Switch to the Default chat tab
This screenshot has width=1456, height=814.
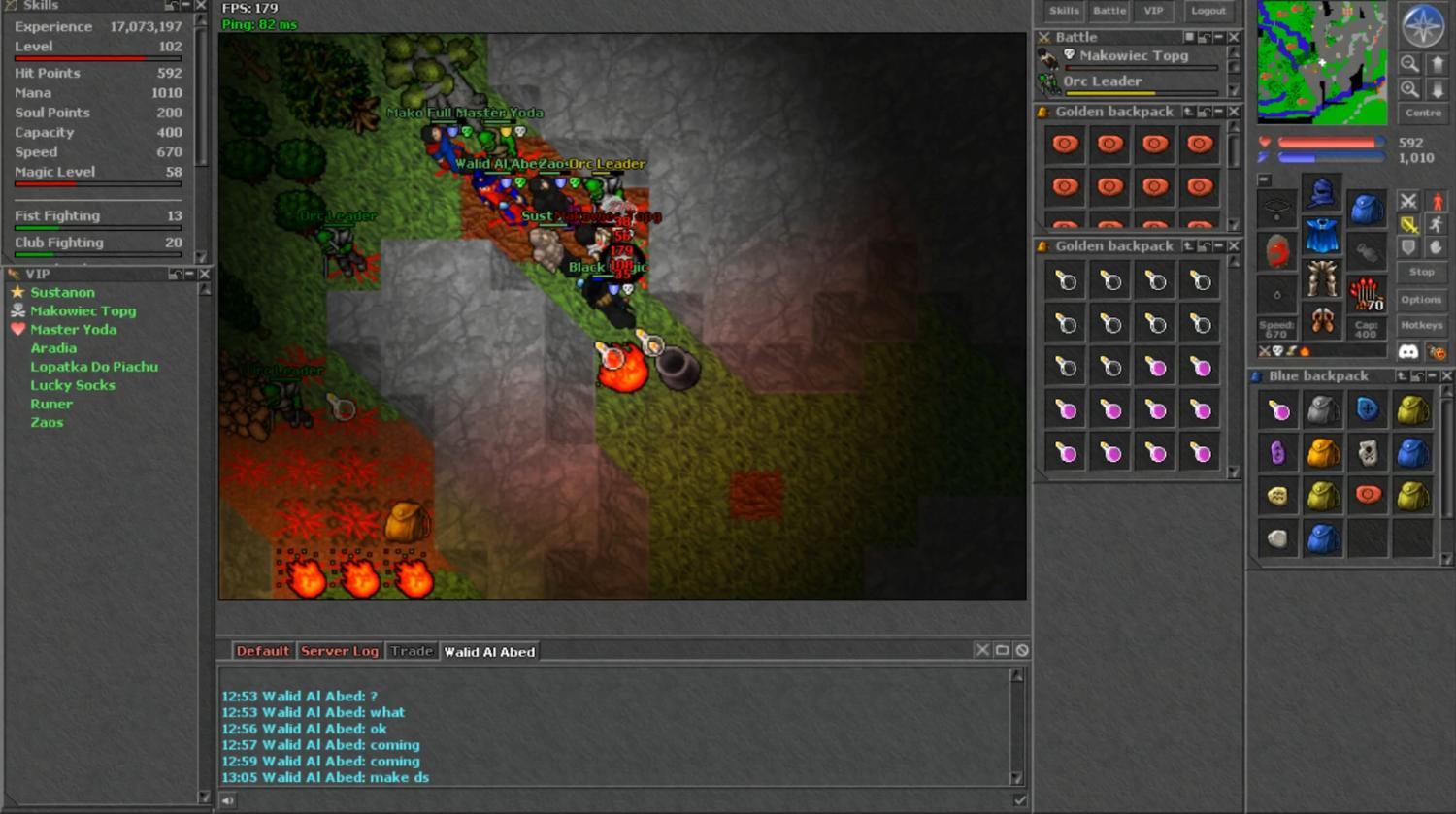pos(262,651)
